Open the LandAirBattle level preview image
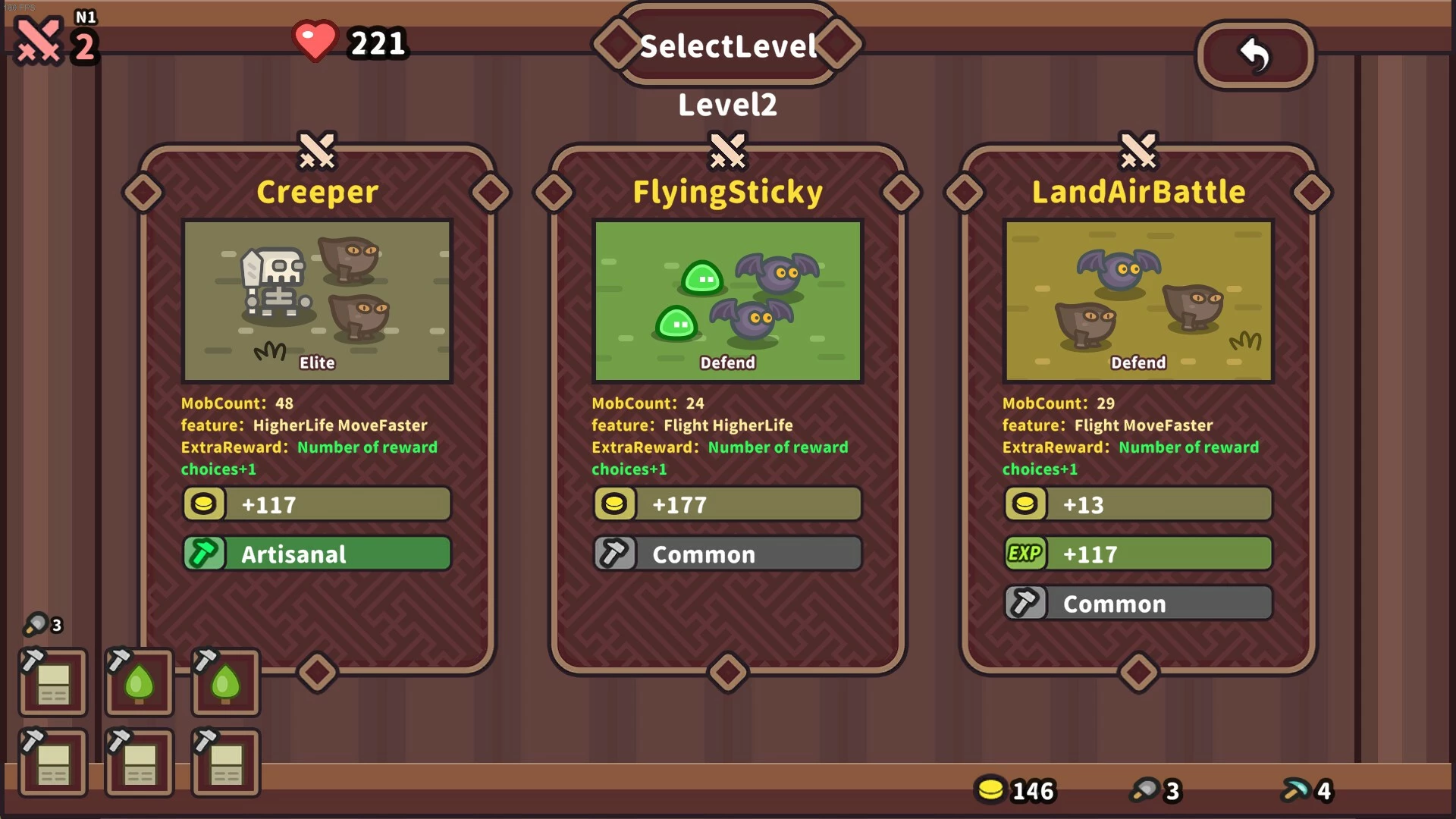The image size is (1456, 819). (1137, 301)
